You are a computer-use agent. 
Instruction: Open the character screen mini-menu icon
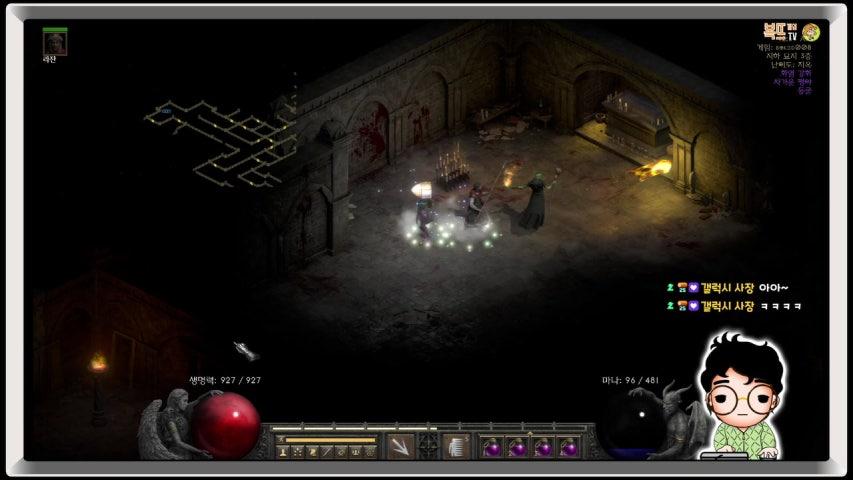coord(284,453)
